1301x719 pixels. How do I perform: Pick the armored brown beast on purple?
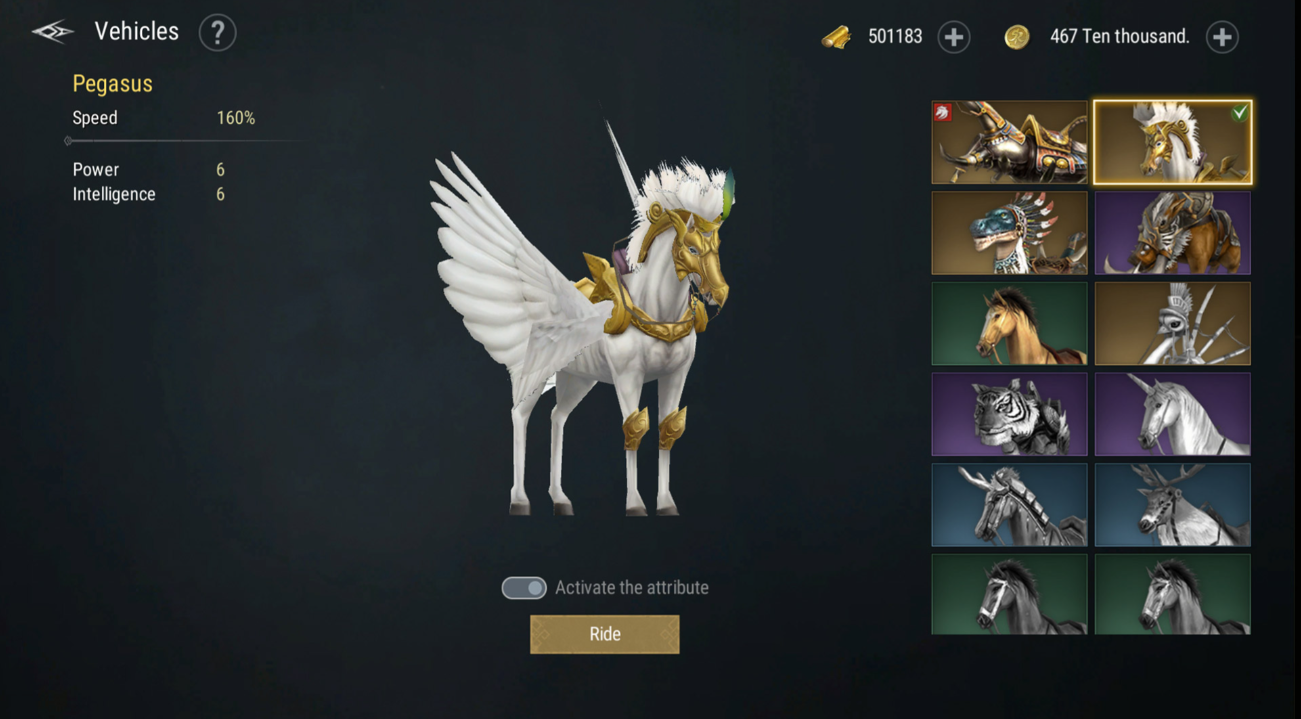1172,233
